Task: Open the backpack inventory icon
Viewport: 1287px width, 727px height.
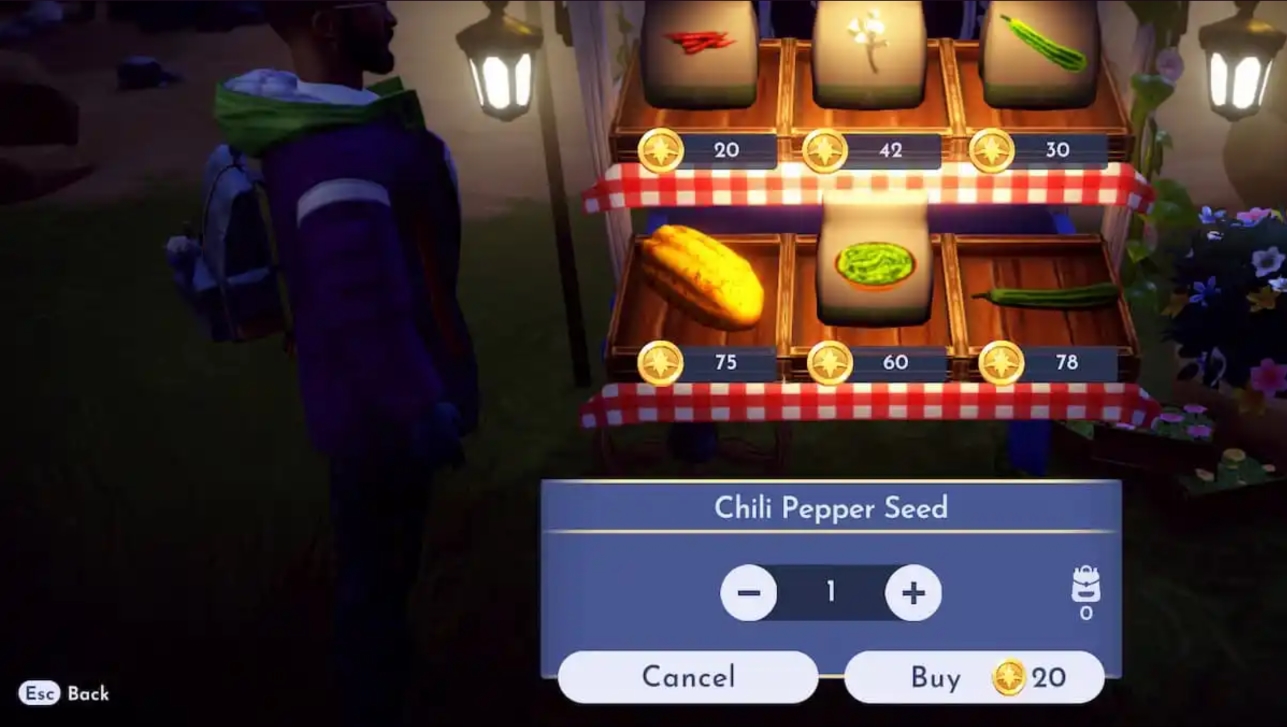Action: tap(1085, 585)
